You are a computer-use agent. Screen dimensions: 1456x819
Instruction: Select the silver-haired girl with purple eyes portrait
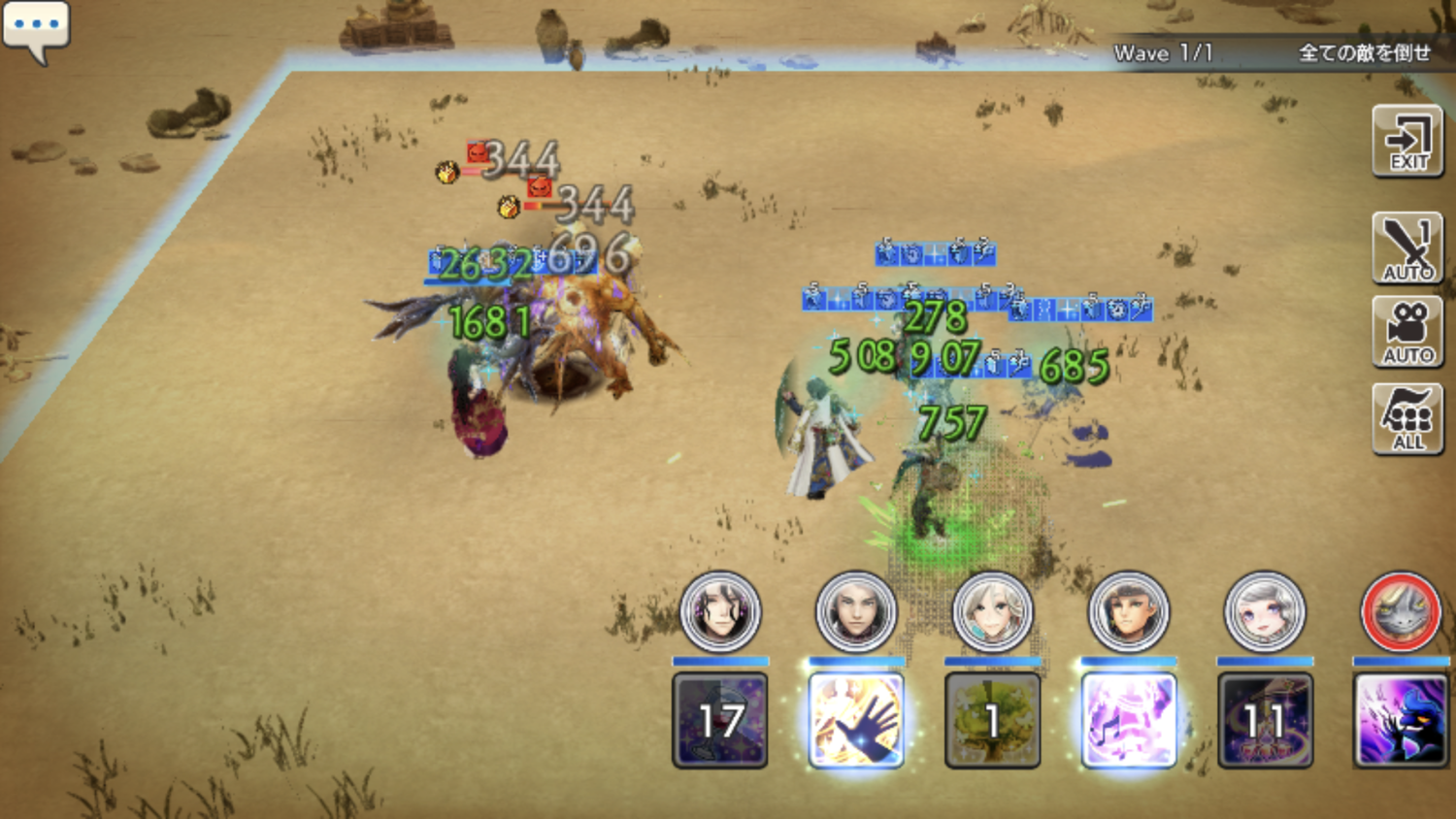(1264, 612)
